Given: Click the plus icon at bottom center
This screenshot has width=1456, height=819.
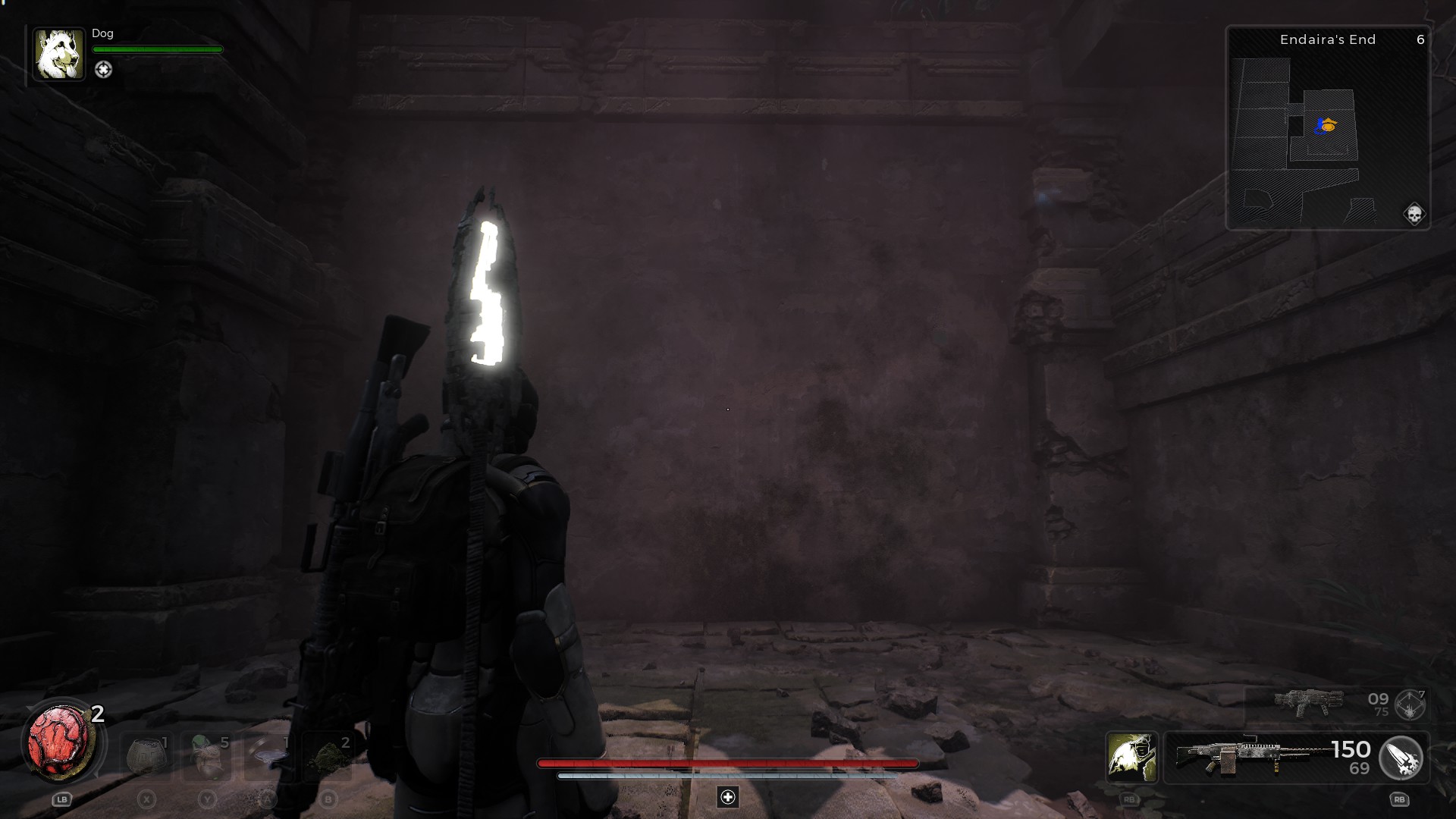Looking at the screenshot, I should [728, 797].
